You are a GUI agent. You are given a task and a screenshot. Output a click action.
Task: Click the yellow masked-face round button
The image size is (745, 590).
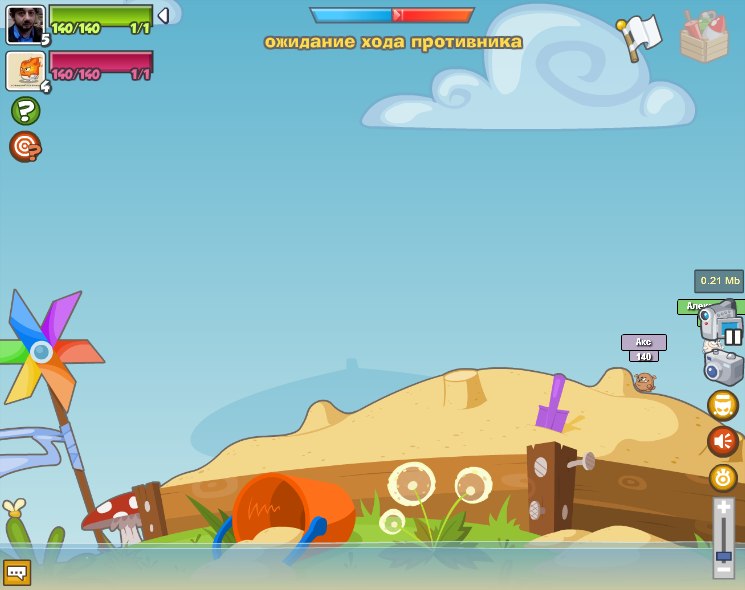tap(722, 405)
